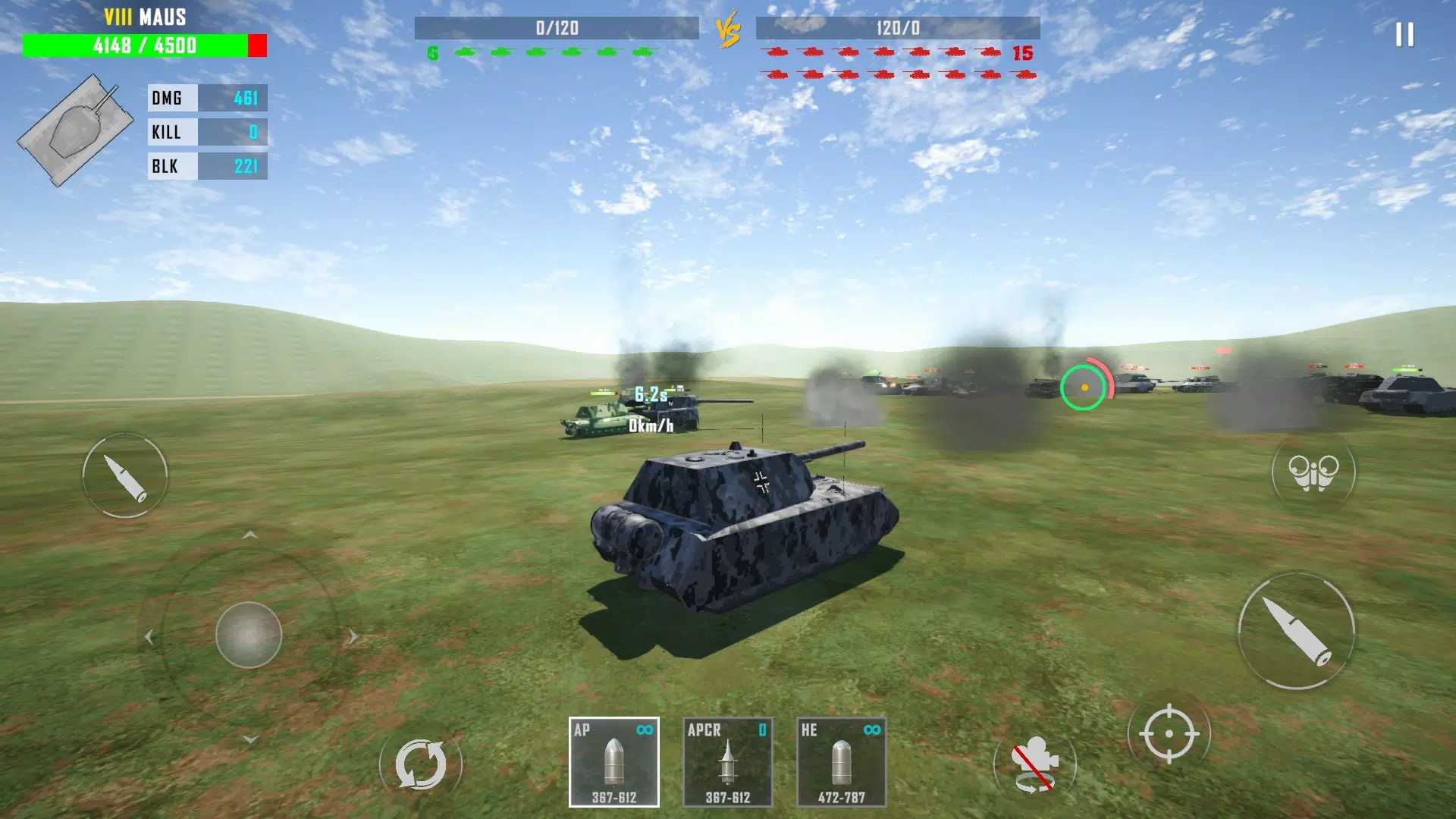
Task: Tap the circular arrows refresh button
Action: coord(421,764)
